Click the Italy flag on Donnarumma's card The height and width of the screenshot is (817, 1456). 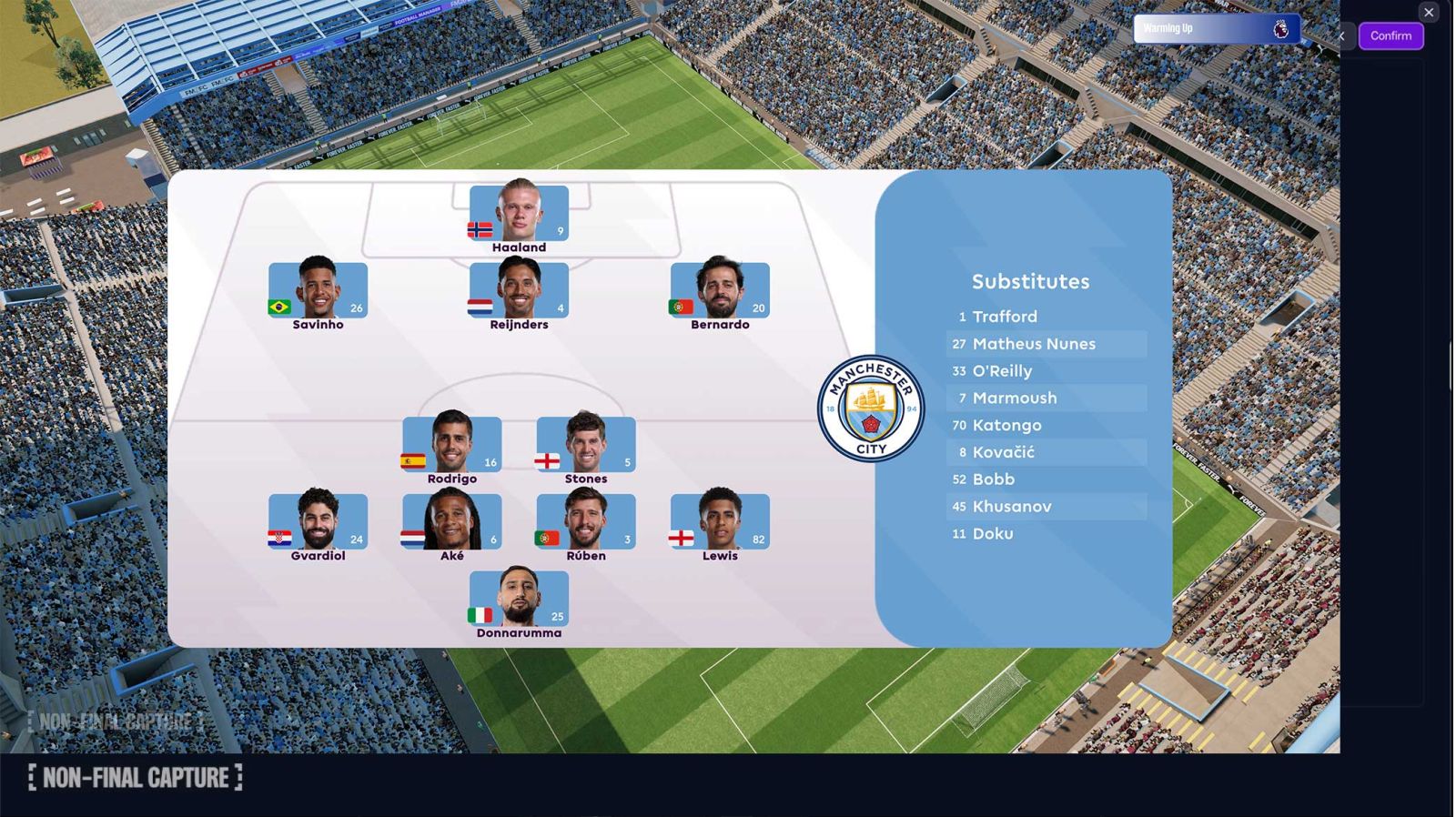click(x=478, y=617)
